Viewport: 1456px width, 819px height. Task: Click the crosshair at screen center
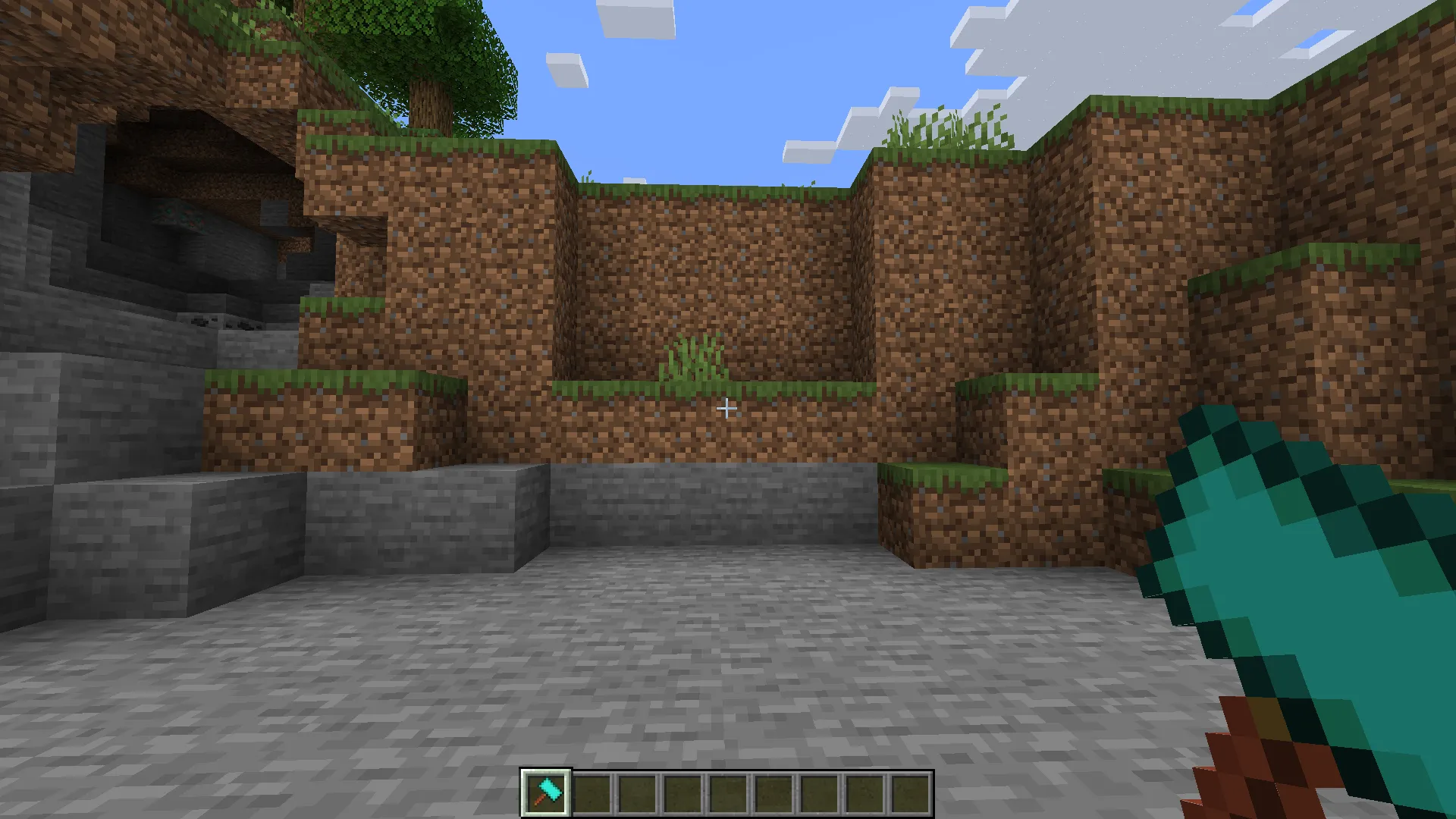pyautogui.click(x=726, y=409)
